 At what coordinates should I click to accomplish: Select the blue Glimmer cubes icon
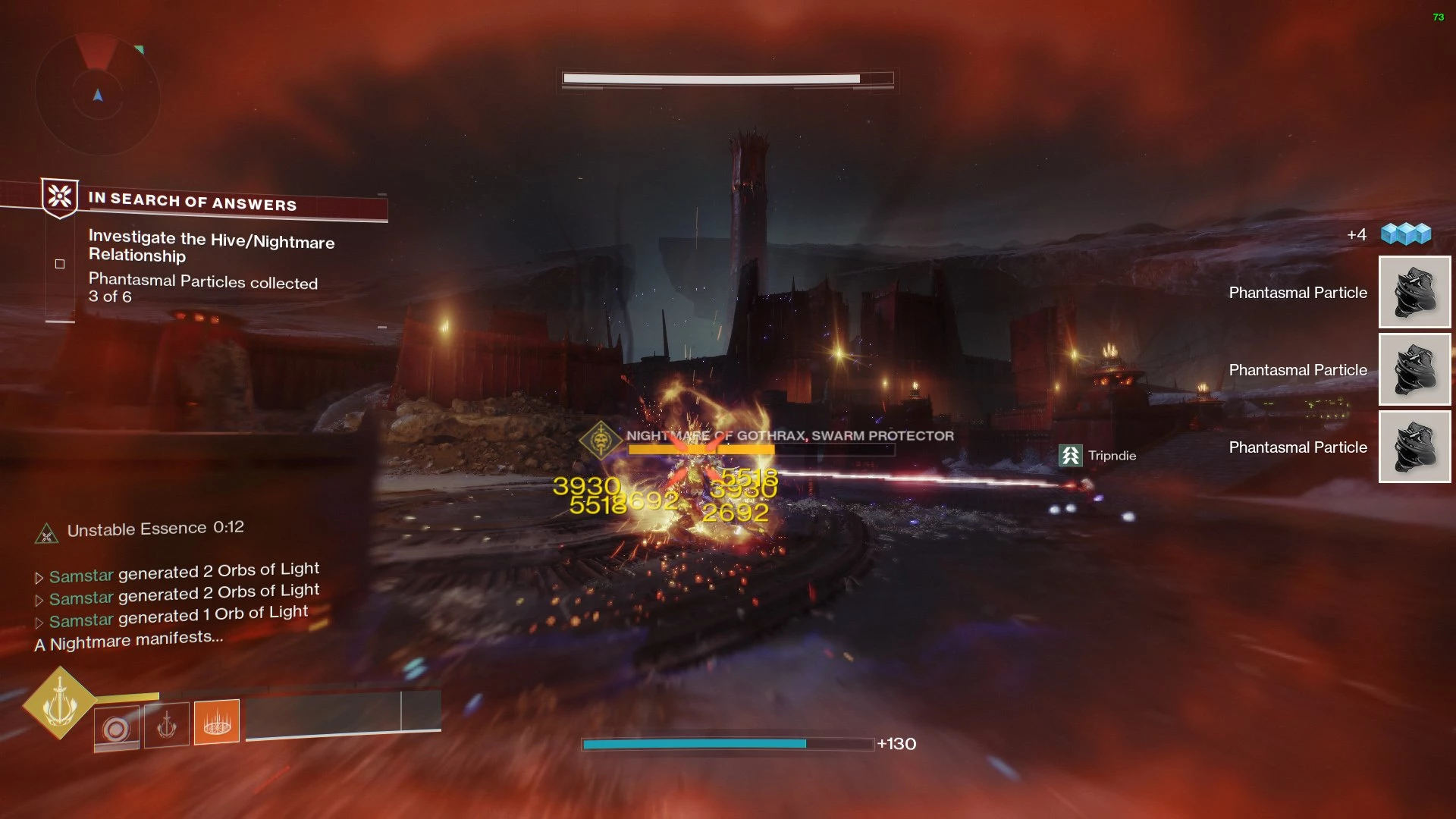(1406, 234)
